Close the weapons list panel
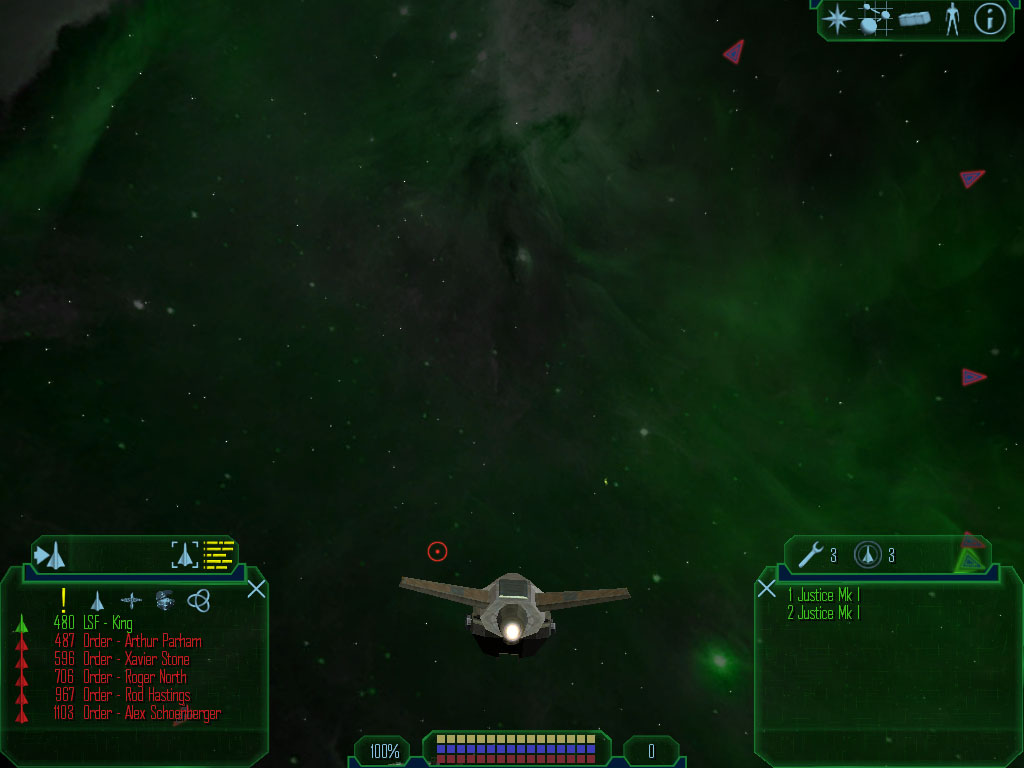Viewport: 1024px width, 768px height. (767, 588)
